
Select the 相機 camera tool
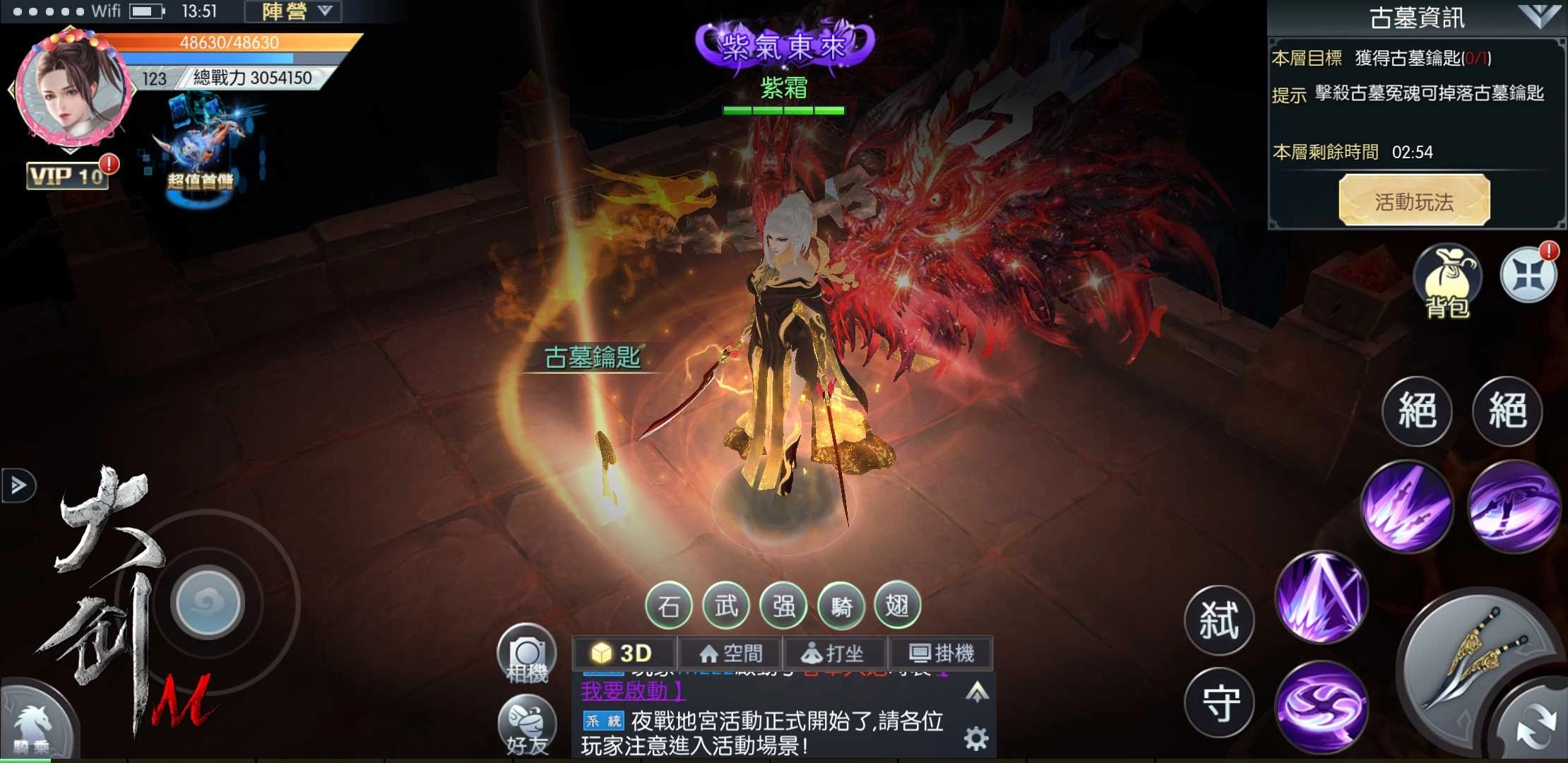(x=527, y=657)
